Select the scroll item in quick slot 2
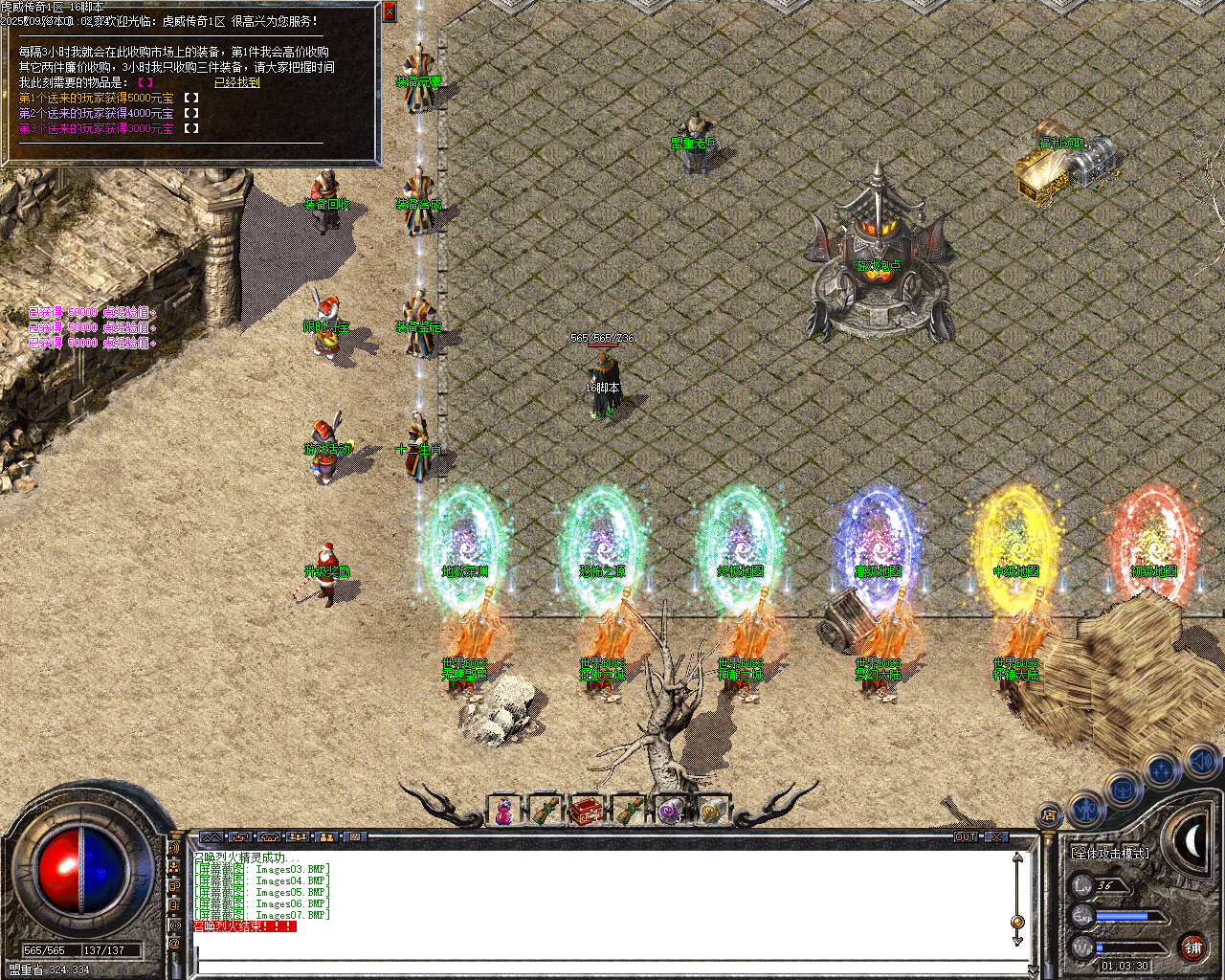 tap(546, 810)
